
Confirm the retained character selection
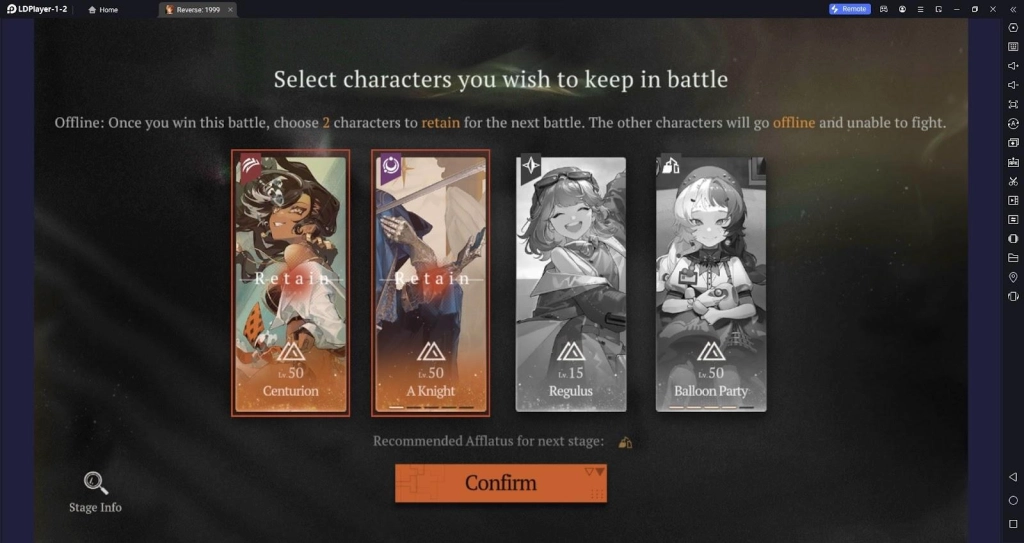coord(500,483)
